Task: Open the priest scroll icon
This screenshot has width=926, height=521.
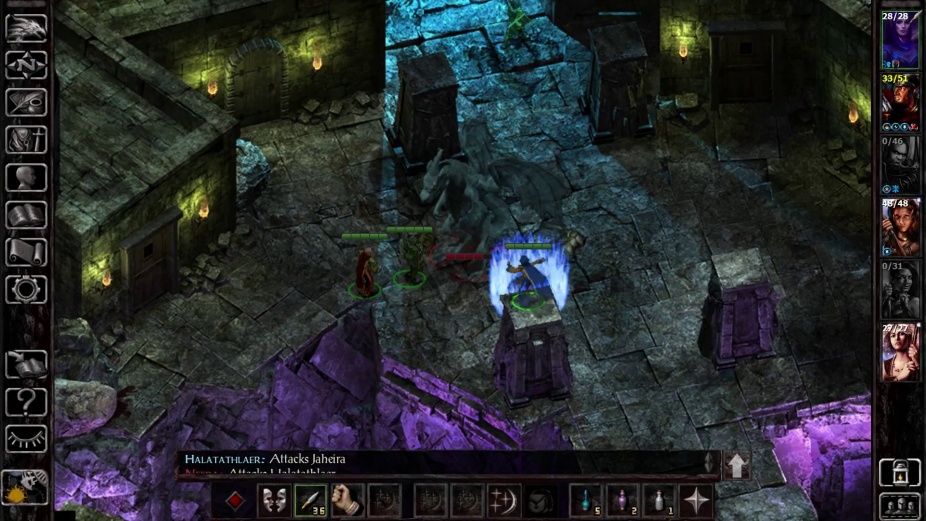Action: pyautogui.click(x=26, y=252)
